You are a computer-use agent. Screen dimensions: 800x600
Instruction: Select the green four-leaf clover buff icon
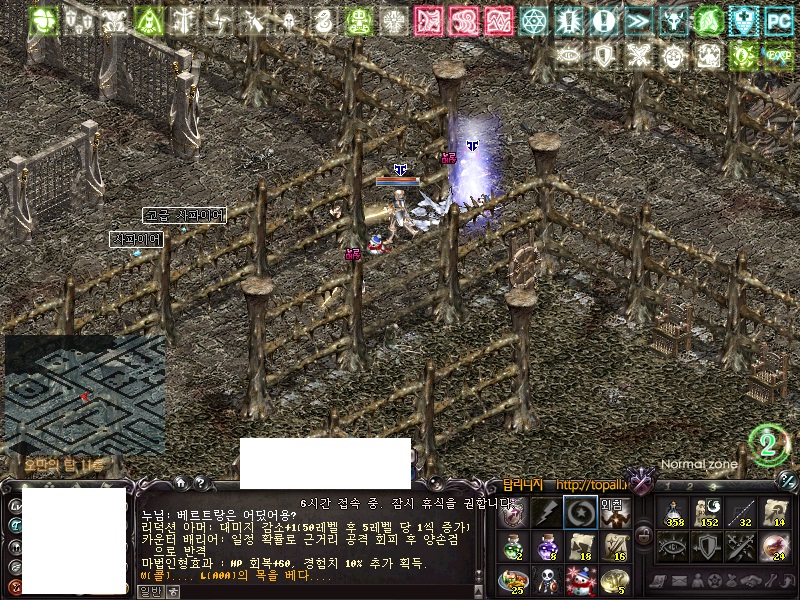(x=43, y=20)
